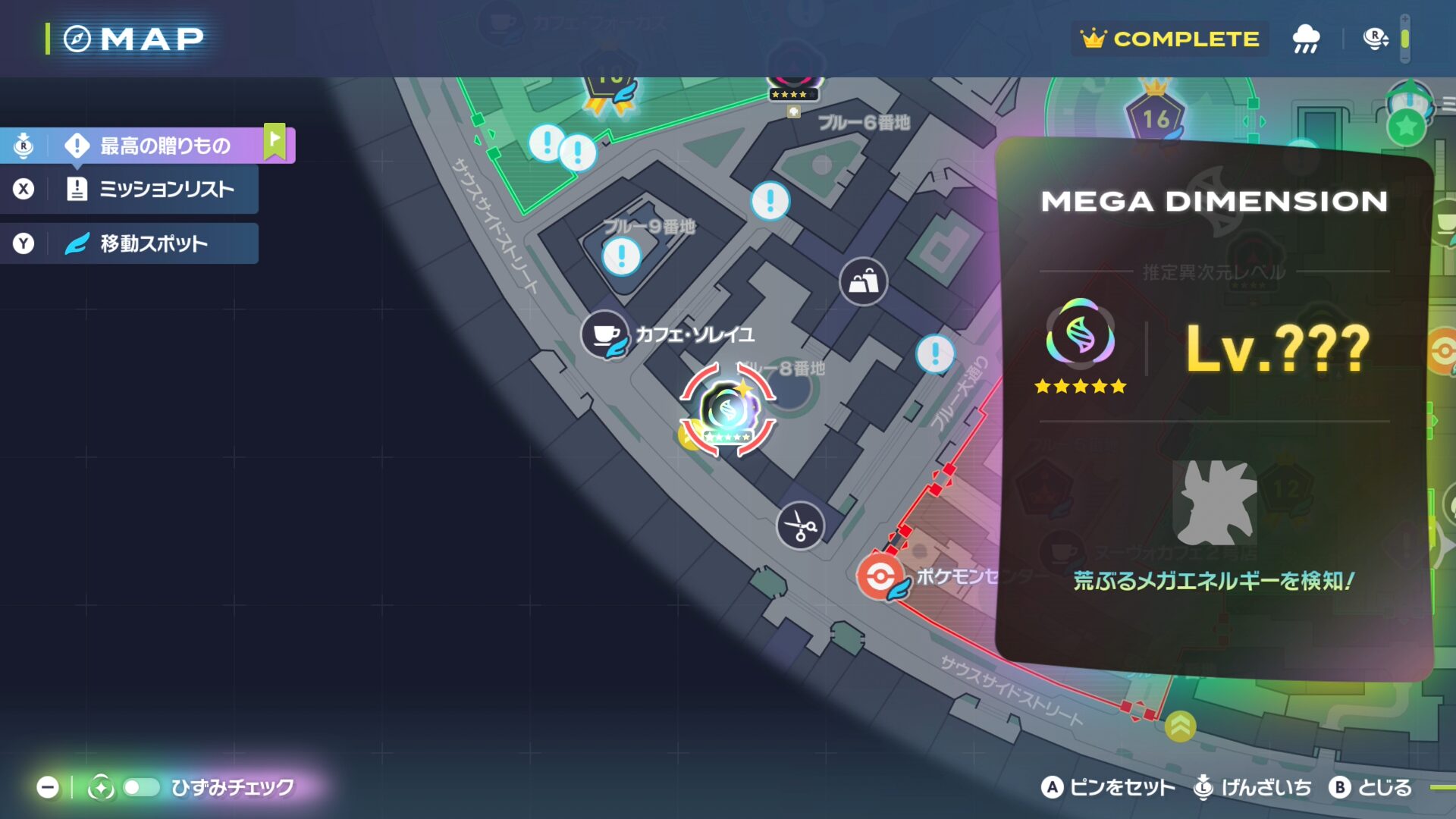Choose the ピンをセット pin option

[1108, 788]
